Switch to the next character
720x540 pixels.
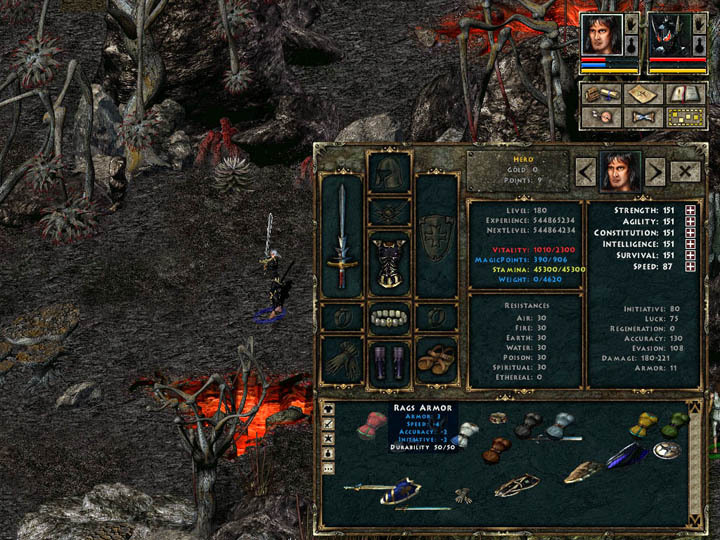coord(654,171)
